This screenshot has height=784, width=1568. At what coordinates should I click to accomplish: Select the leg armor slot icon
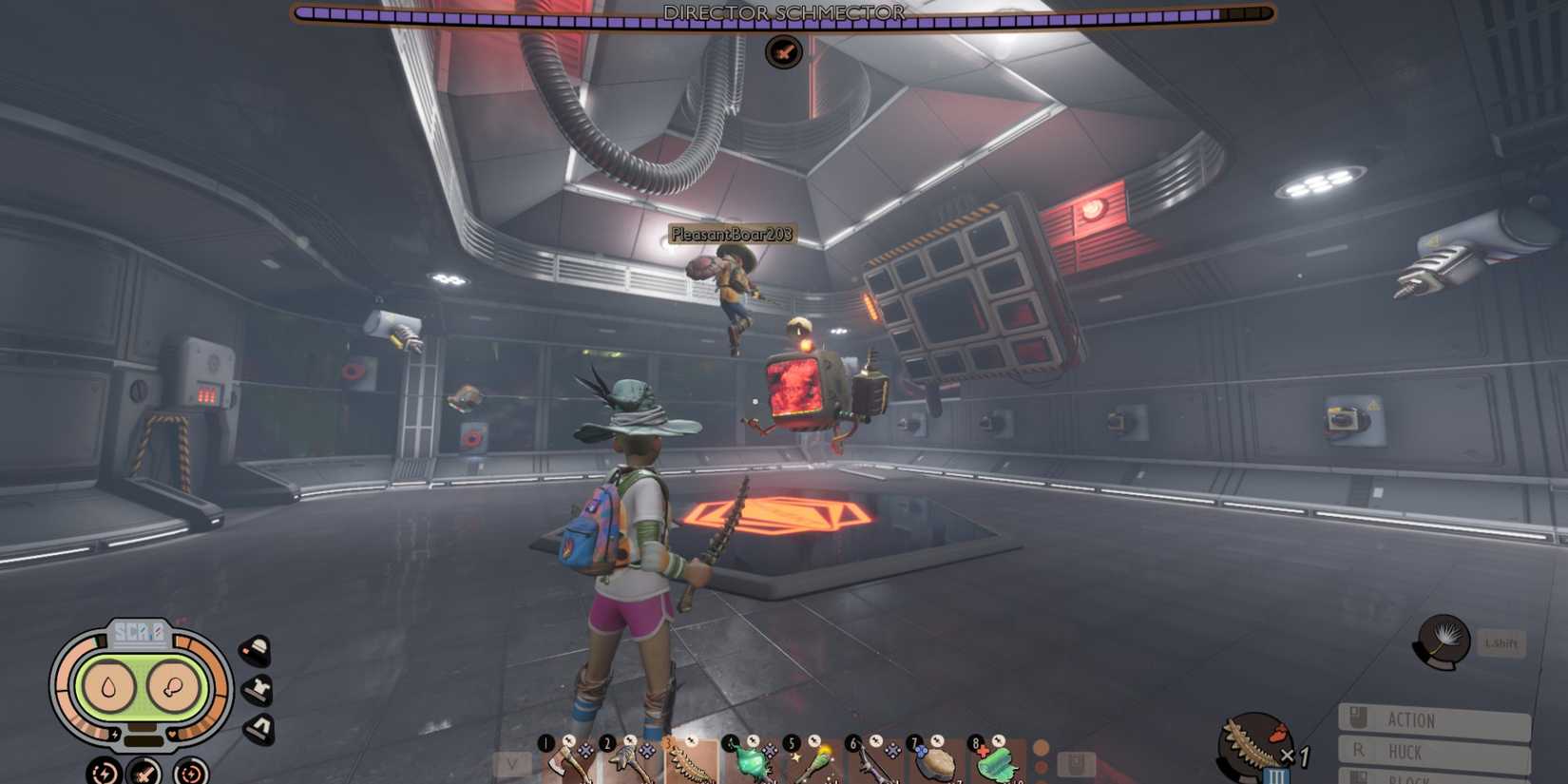(x=258, y=725)
